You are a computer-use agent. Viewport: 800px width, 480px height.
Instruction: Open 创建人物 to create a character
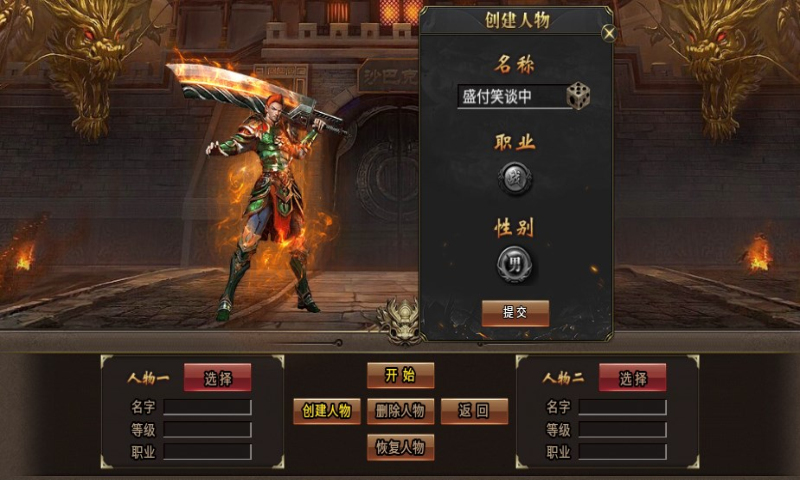[327, 411]
